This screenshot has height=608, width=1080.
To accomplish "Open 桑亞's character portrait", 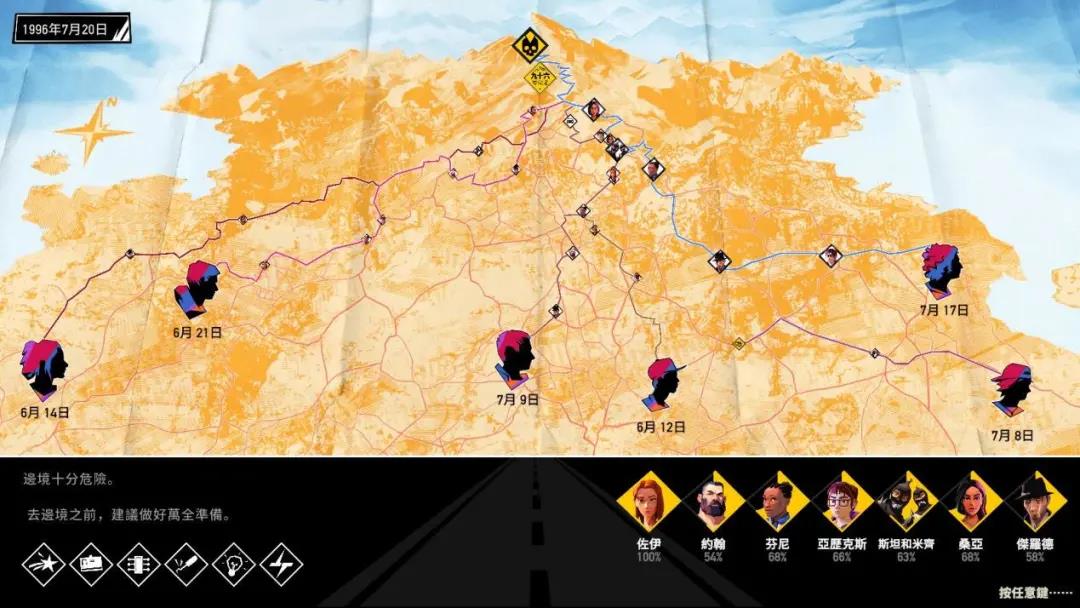I will [968, 502].
